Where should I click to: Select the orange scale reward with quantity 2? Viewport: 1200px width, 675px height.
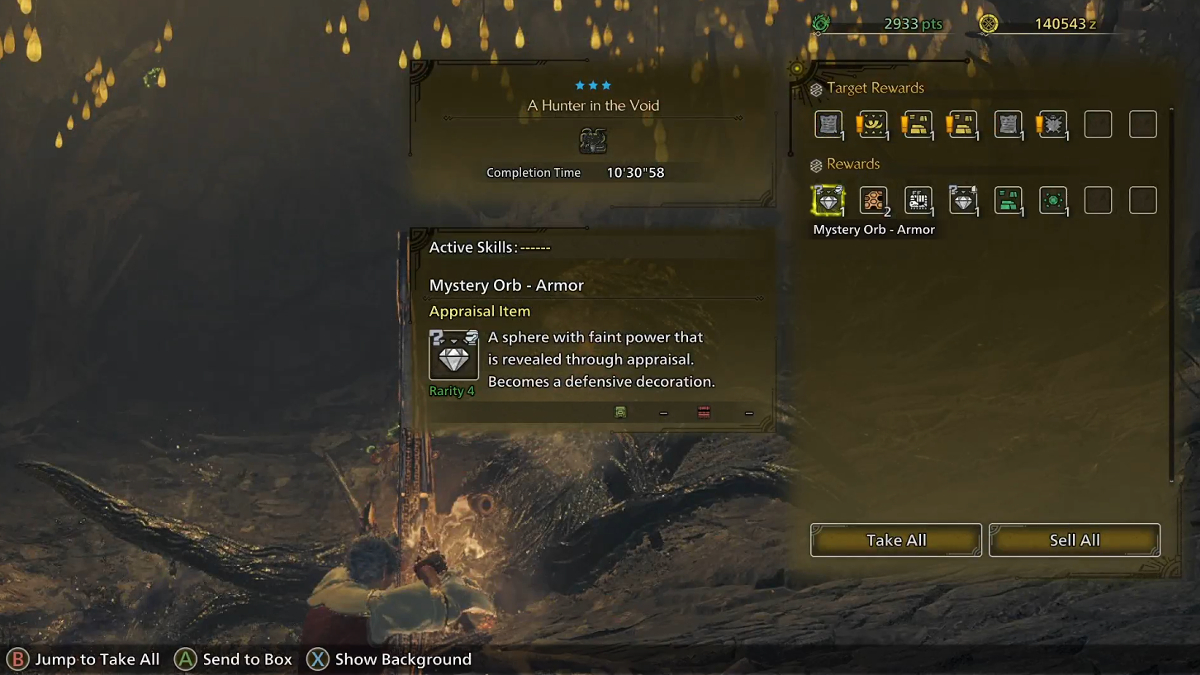click(873, 200)
